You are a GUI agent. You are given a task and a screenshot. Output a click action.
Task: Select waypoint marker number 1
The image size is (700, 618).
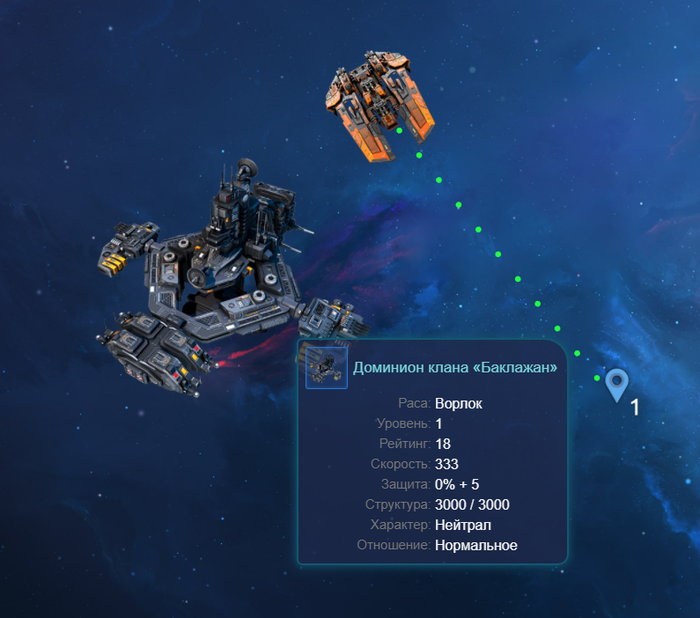coord(617,384)
